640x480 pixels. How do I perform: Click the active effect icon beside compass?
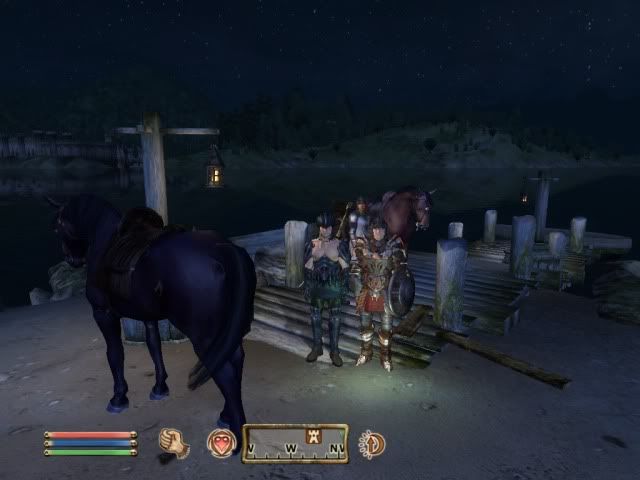(x=372, y=443)
